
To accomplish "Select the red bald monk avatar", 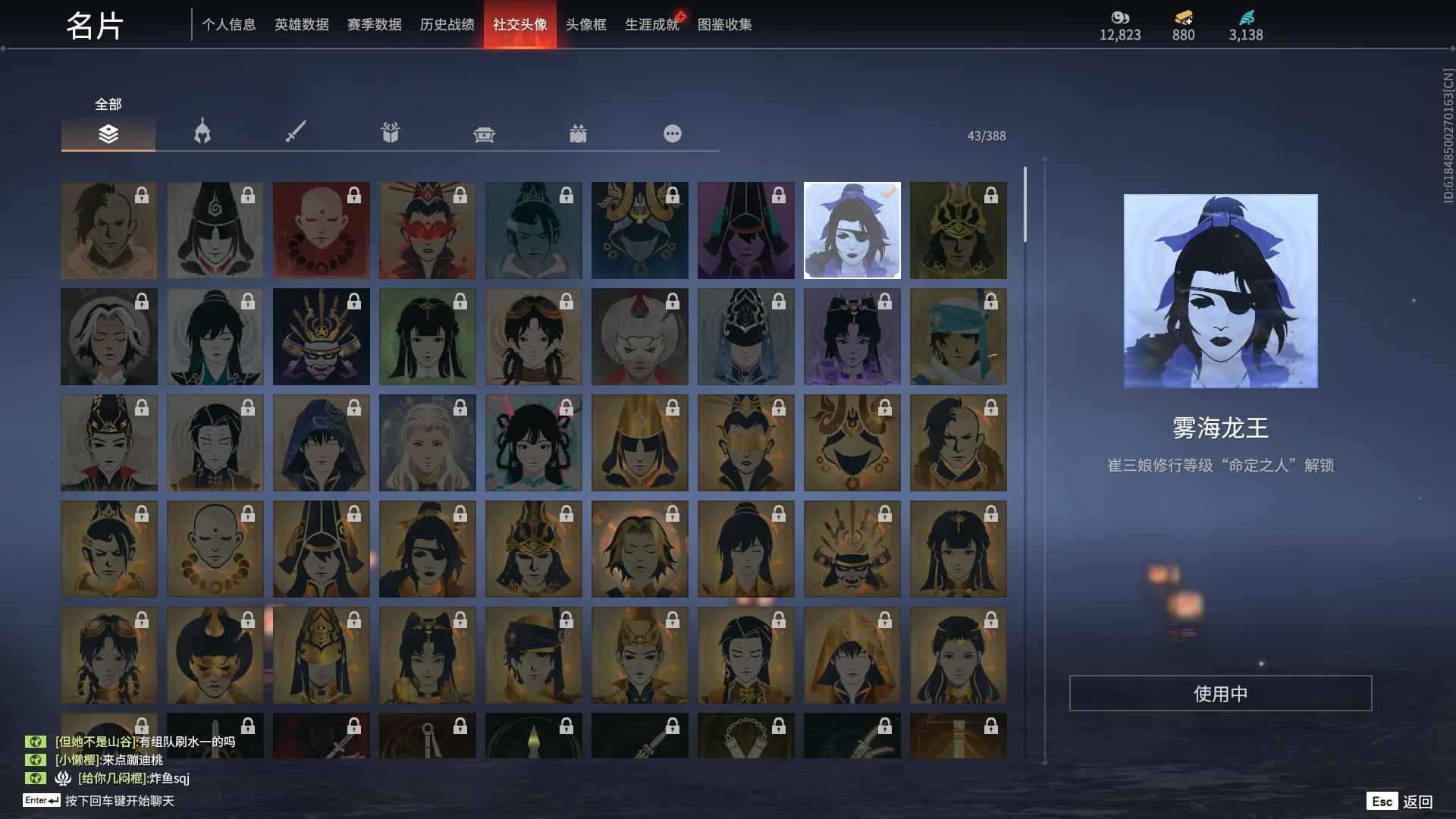I will pyautogui.click(x=321, y=230).
